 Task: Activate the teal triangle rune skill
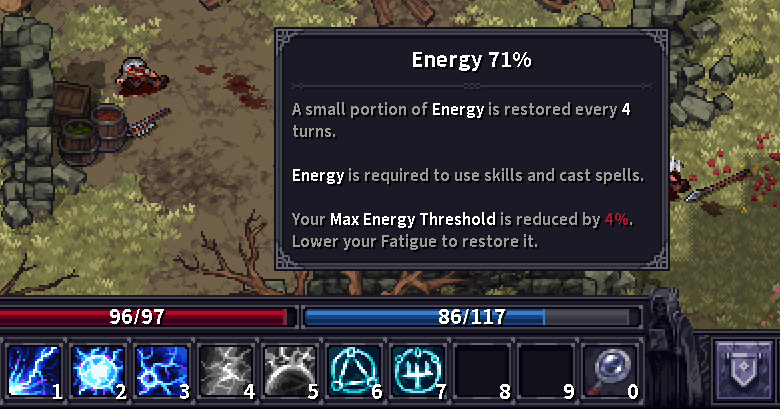coord(353,371)
